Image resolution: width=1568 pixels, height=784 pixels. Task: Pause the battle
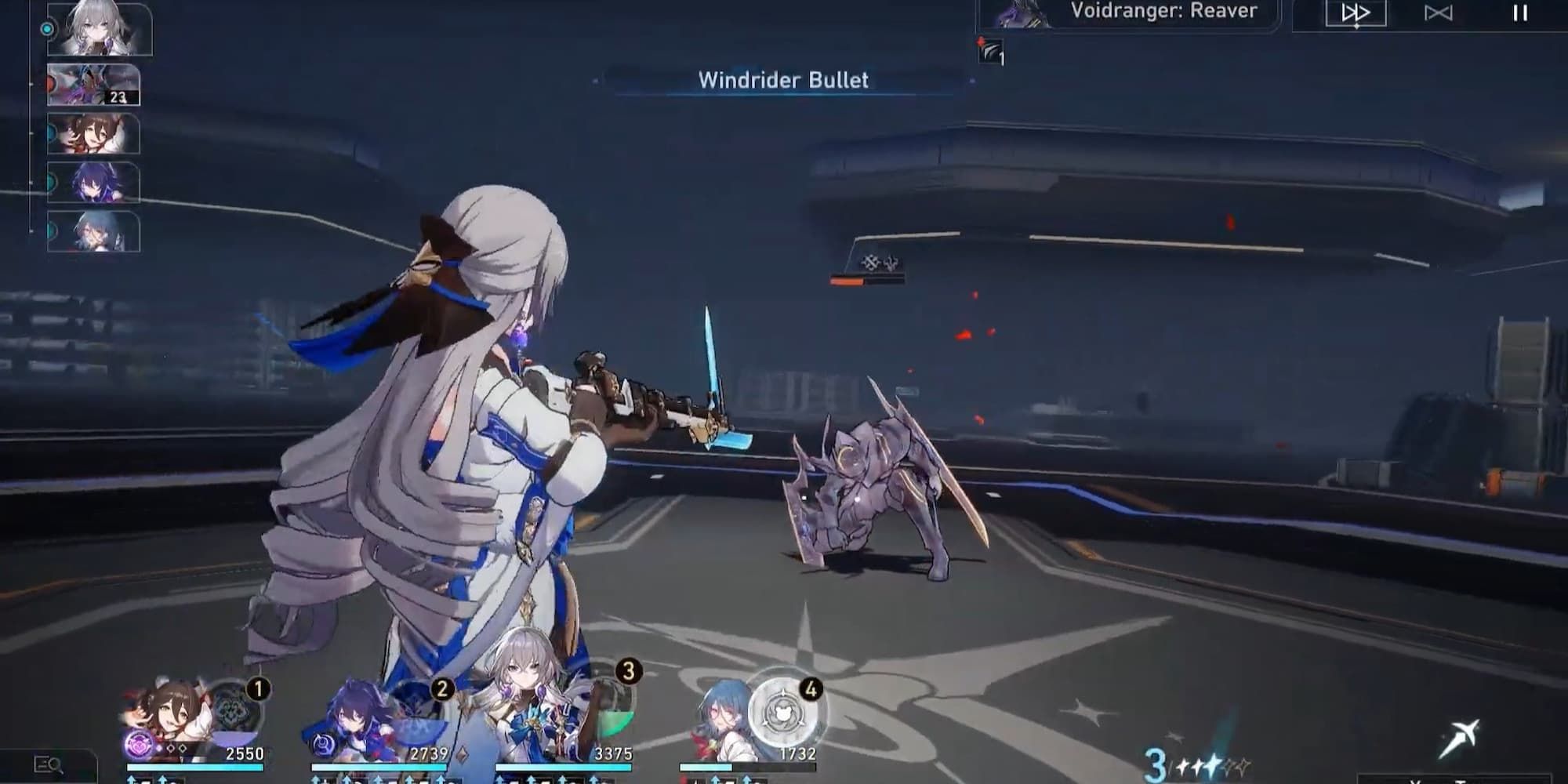1521,13
